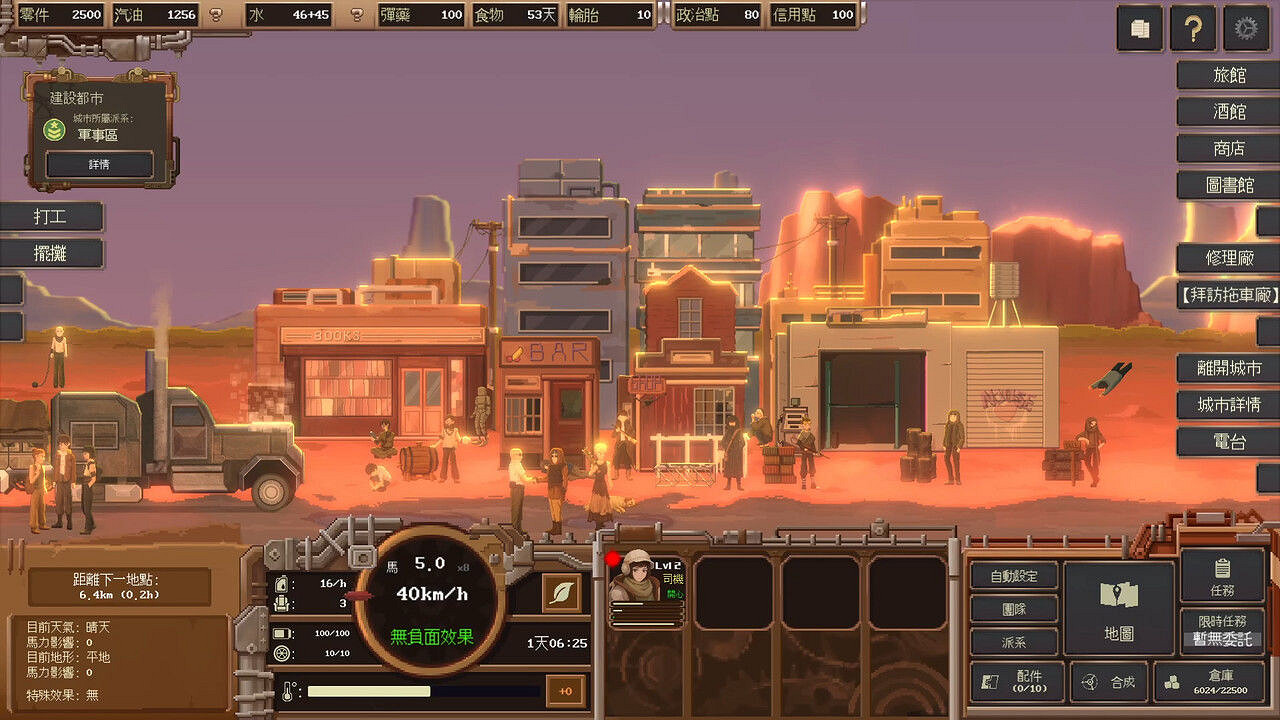
Task: Open the 合成 crafting menu
Action: click(1109, 682)
